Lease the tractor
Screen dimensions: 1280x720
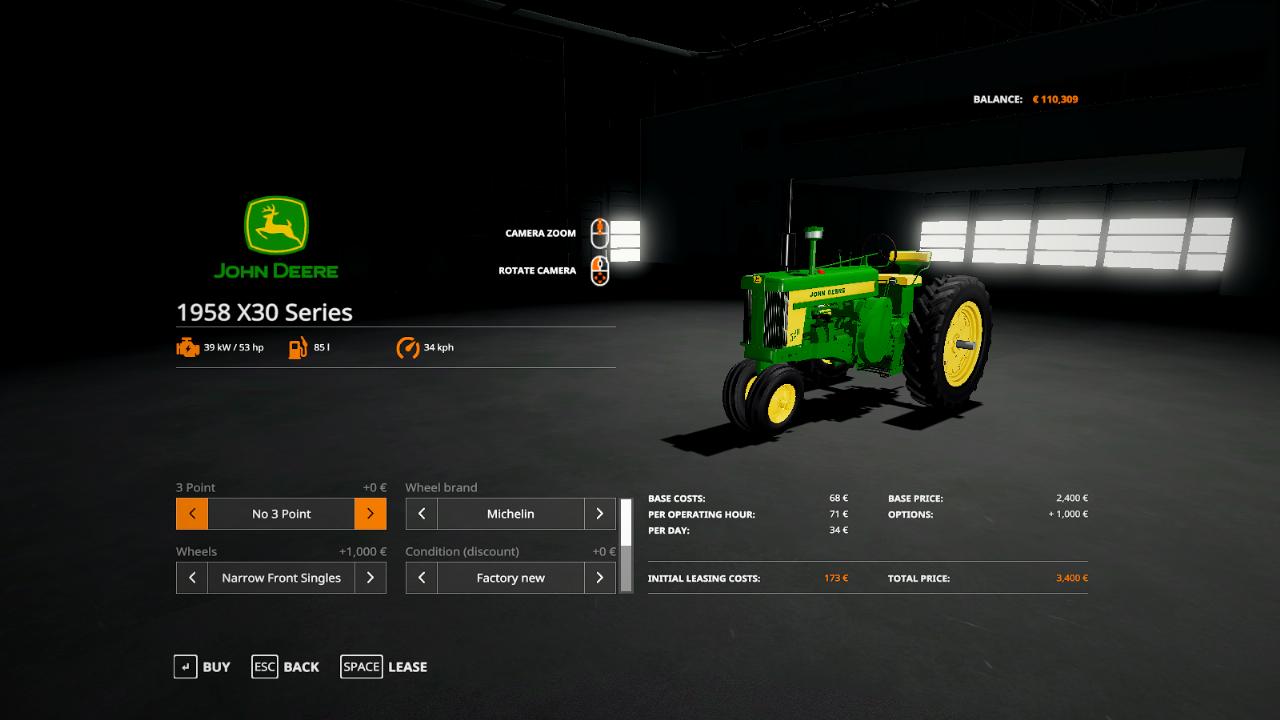point(384,667)
